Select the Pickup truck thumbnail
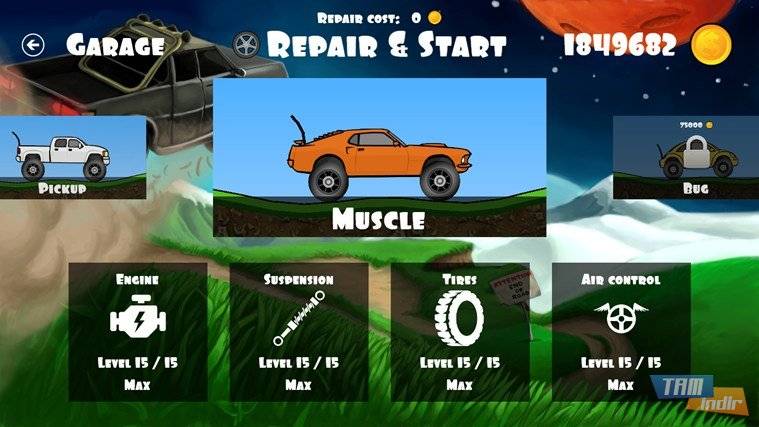 click(62, 158)
